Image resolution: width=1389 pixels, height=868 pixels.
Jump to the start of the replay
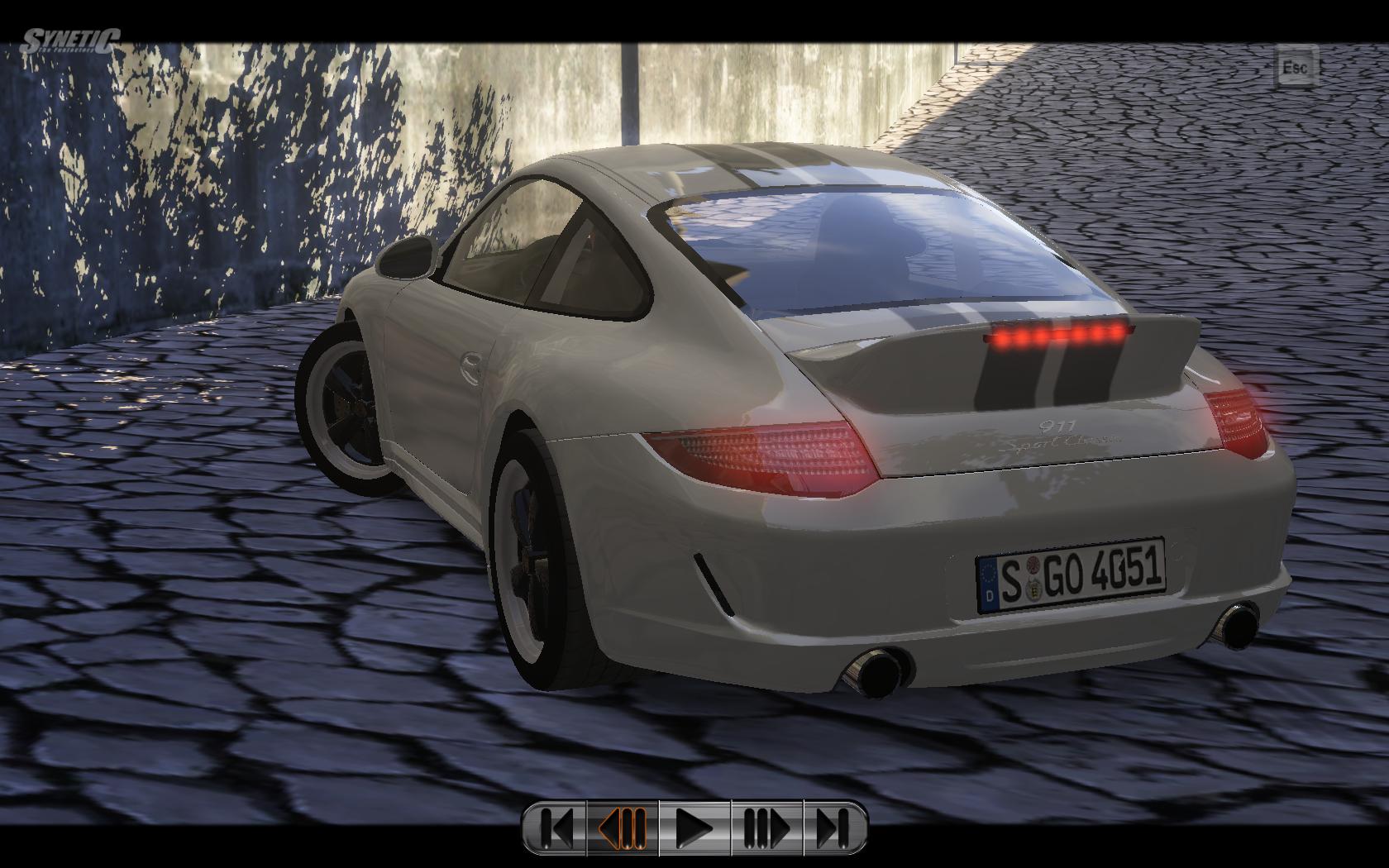point(556,827)
